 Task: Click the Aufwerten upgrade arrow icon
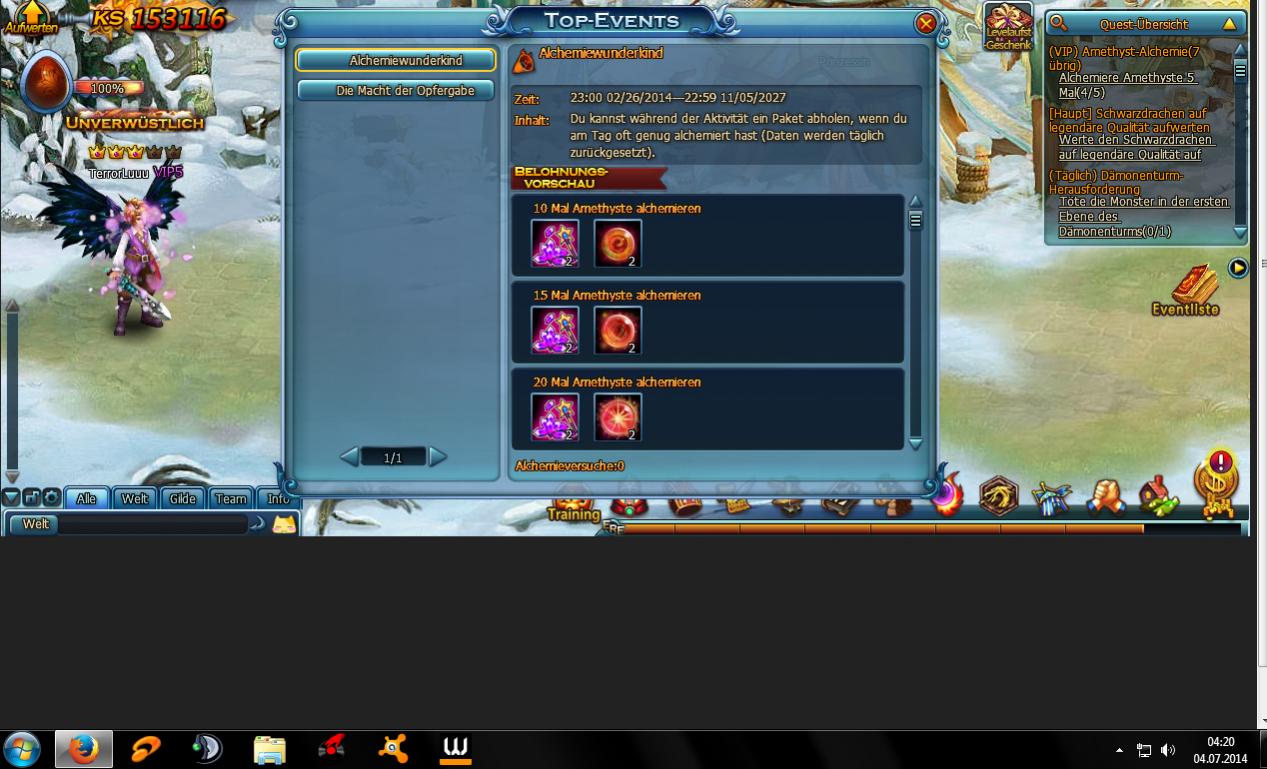point(32,14)
